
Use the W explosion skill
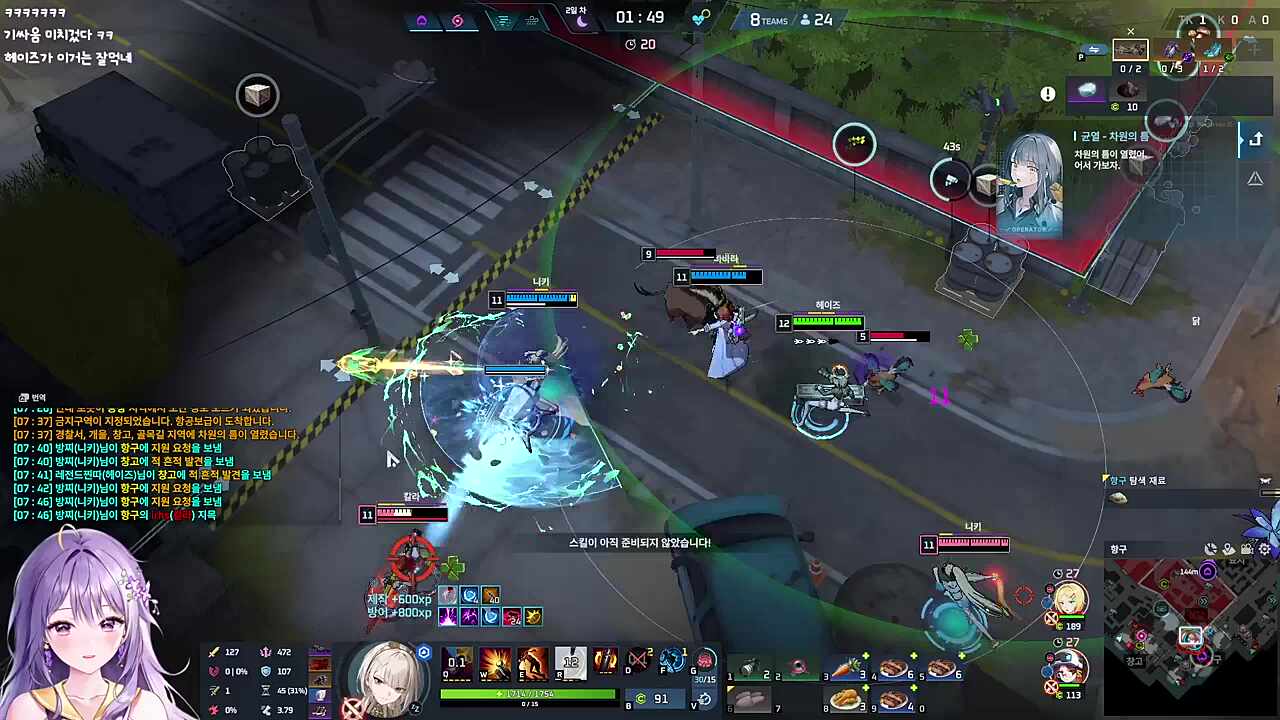(495, 662)
